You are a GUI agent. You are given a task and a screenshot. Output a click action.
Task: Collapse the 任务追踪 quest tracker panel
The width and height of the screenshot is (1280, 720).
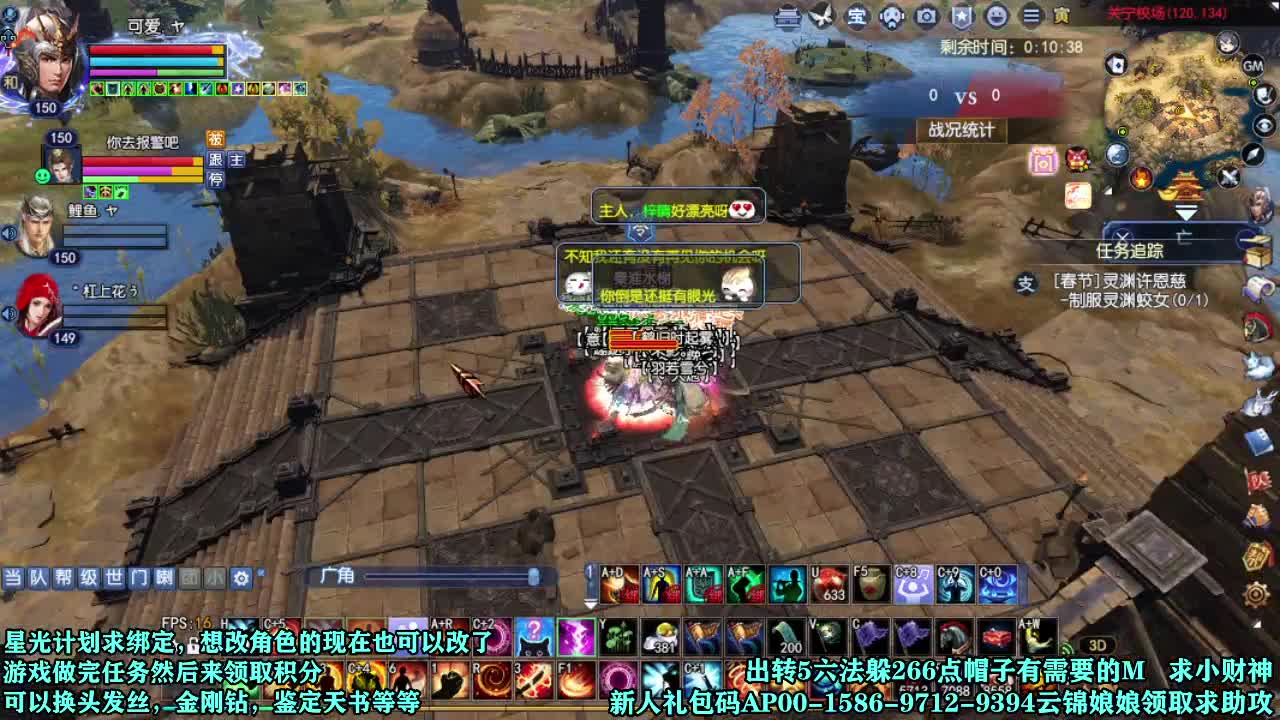point(1246,238)
